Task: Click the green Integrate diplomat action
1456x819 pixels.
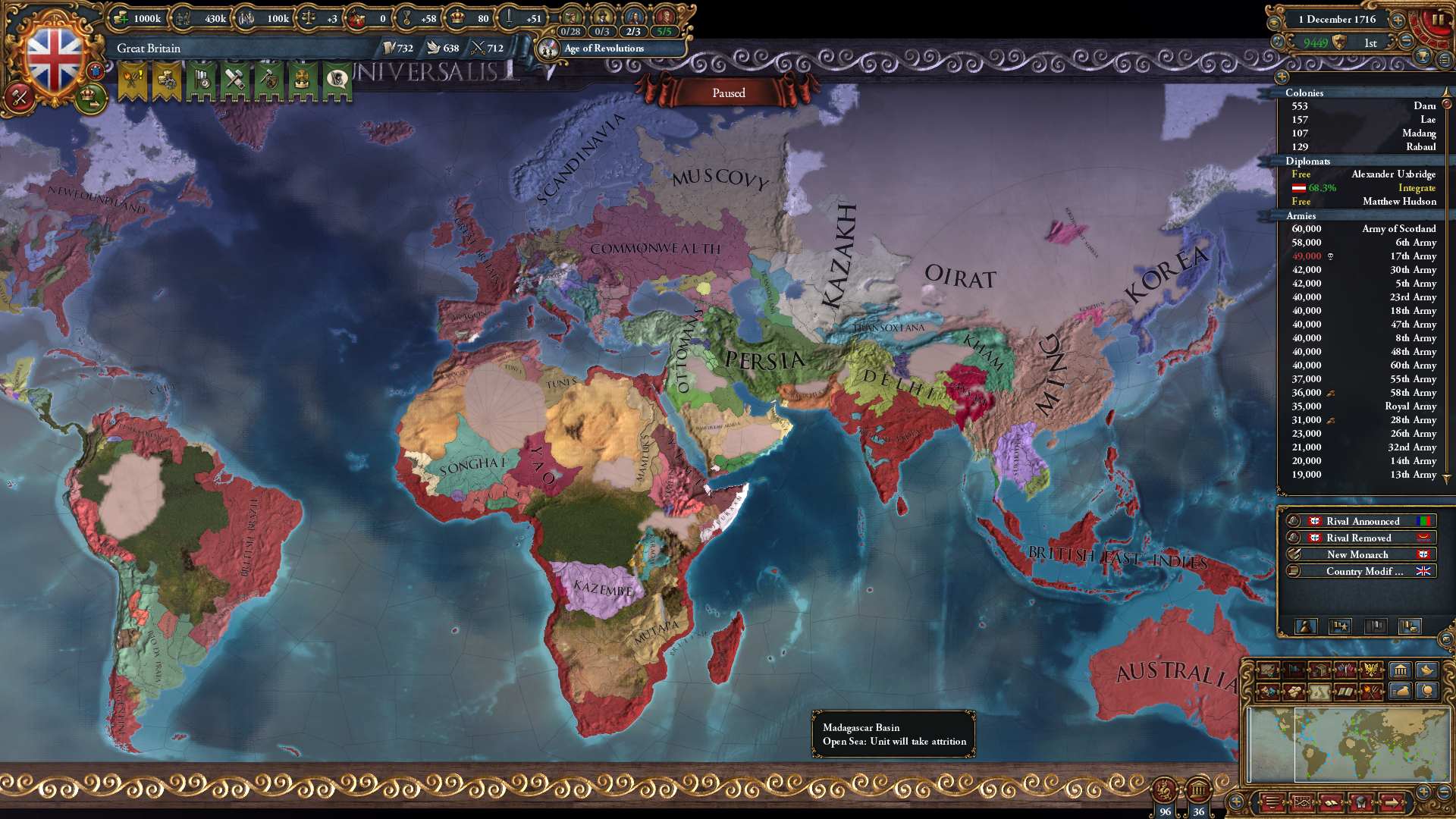Action: click(1417, 187)
